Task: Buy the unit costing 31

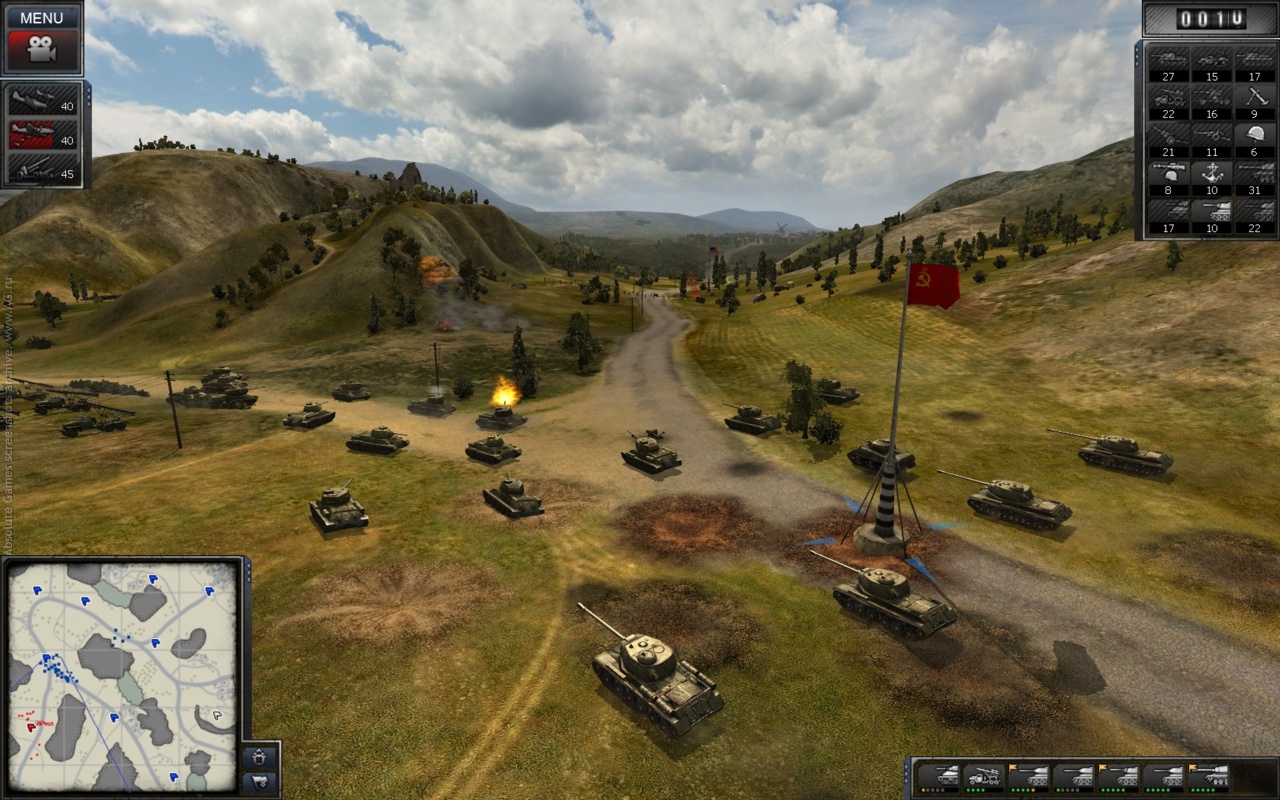Action: pyautogui.click(x=1254, y=176)
